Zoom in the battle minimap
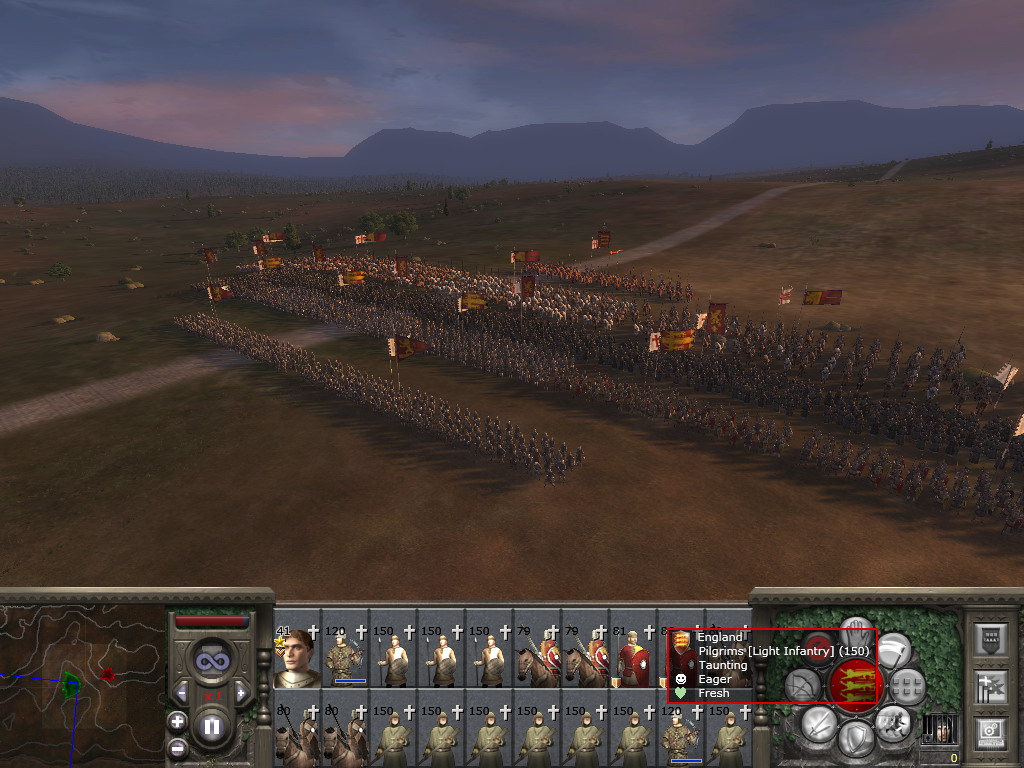 [x=177, y=720]
